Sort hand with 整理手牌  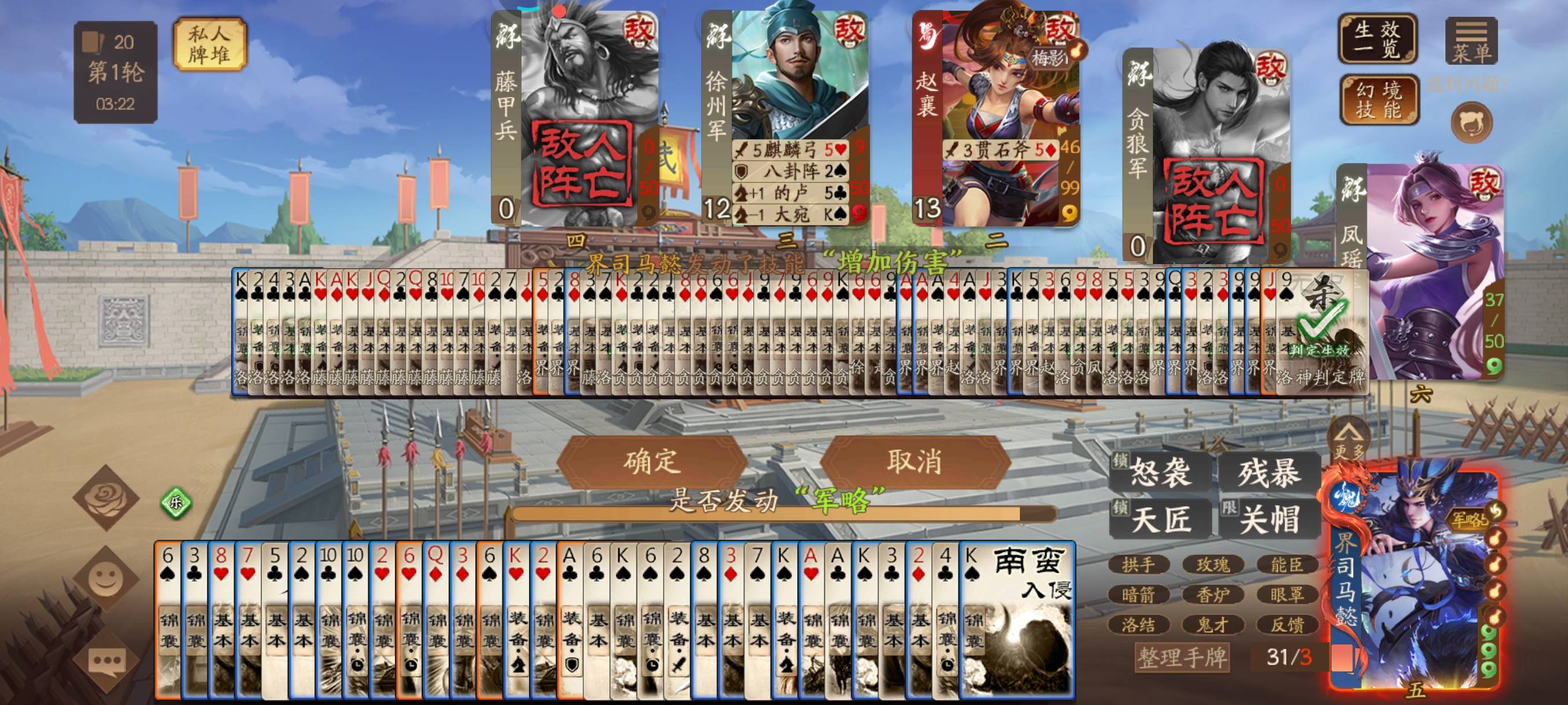coord(1182,657)
